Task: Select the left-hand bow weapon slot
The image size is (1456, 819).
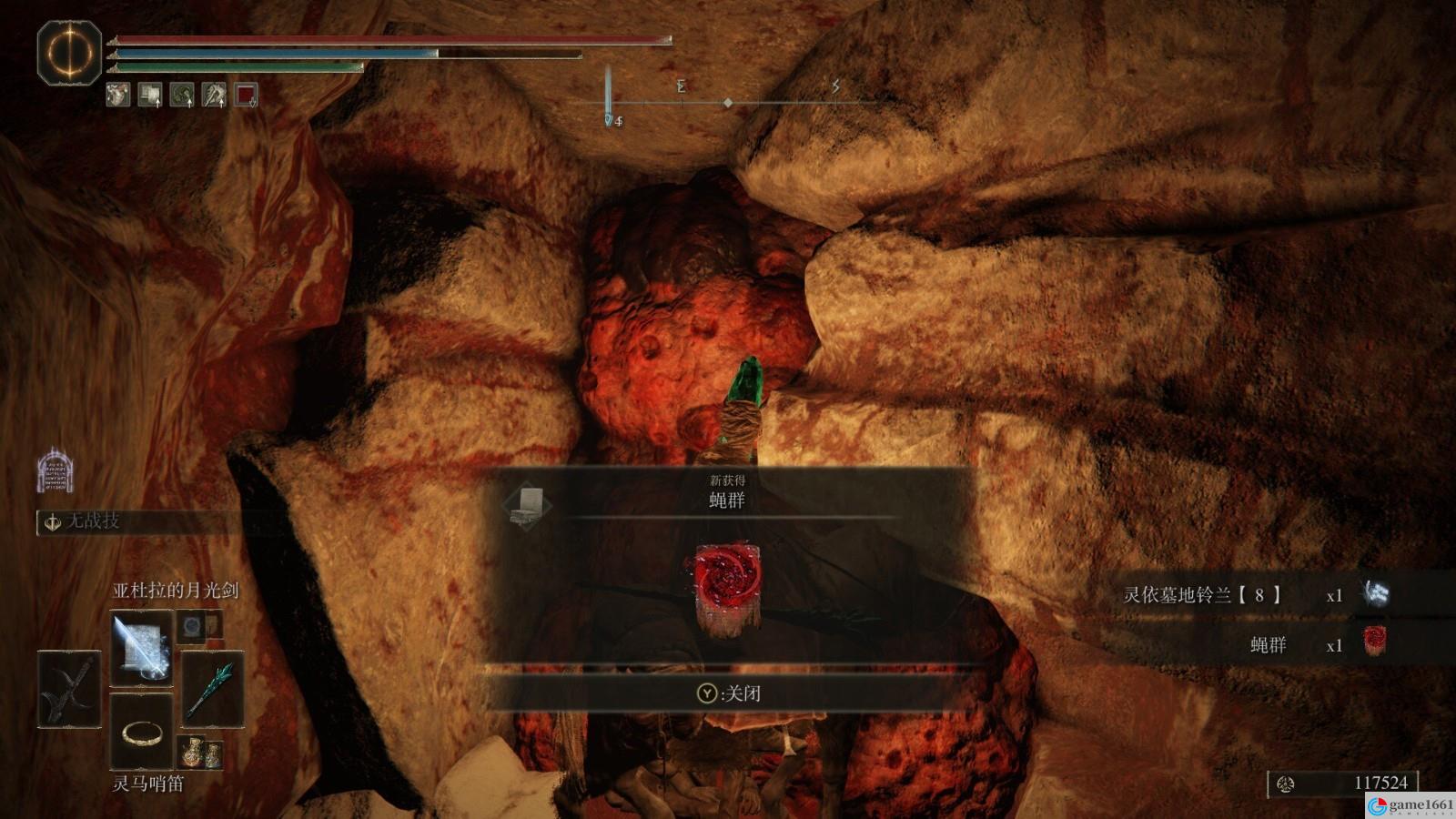Action: tap(69, 690)
